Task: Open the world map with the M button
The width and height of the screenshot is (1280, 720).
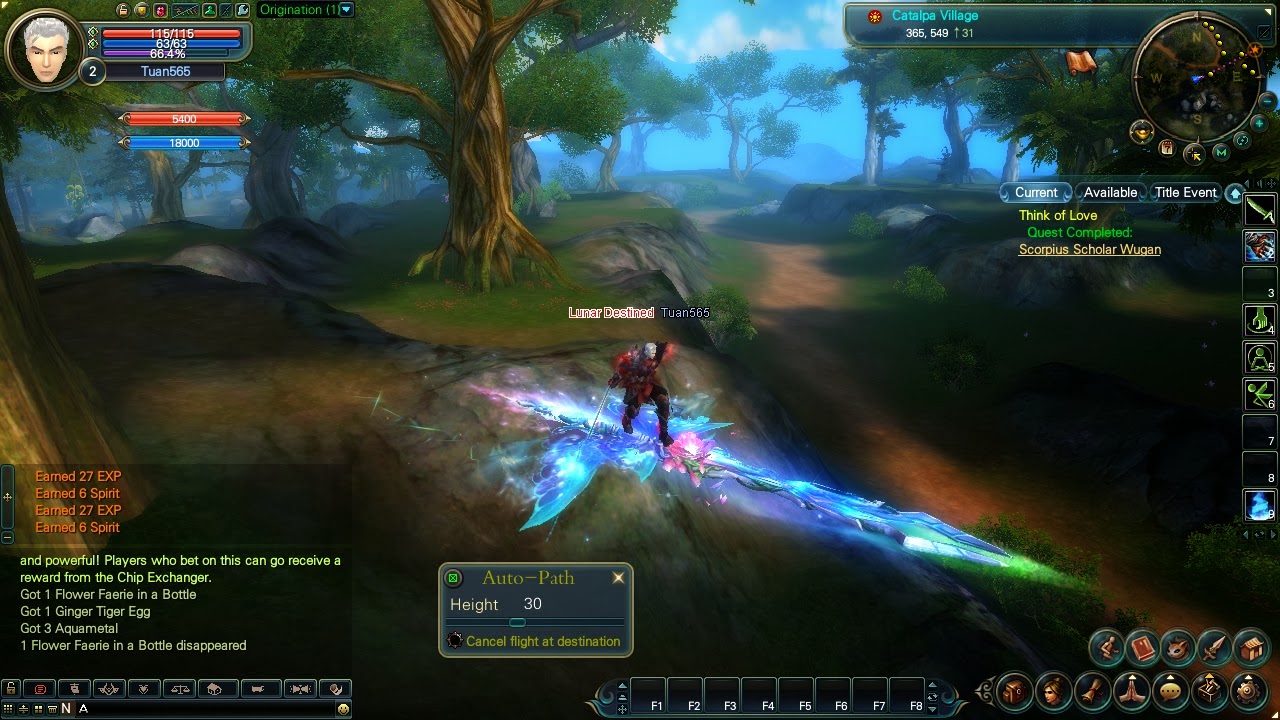Action: pyautogui.click(x=1221, y=152)
